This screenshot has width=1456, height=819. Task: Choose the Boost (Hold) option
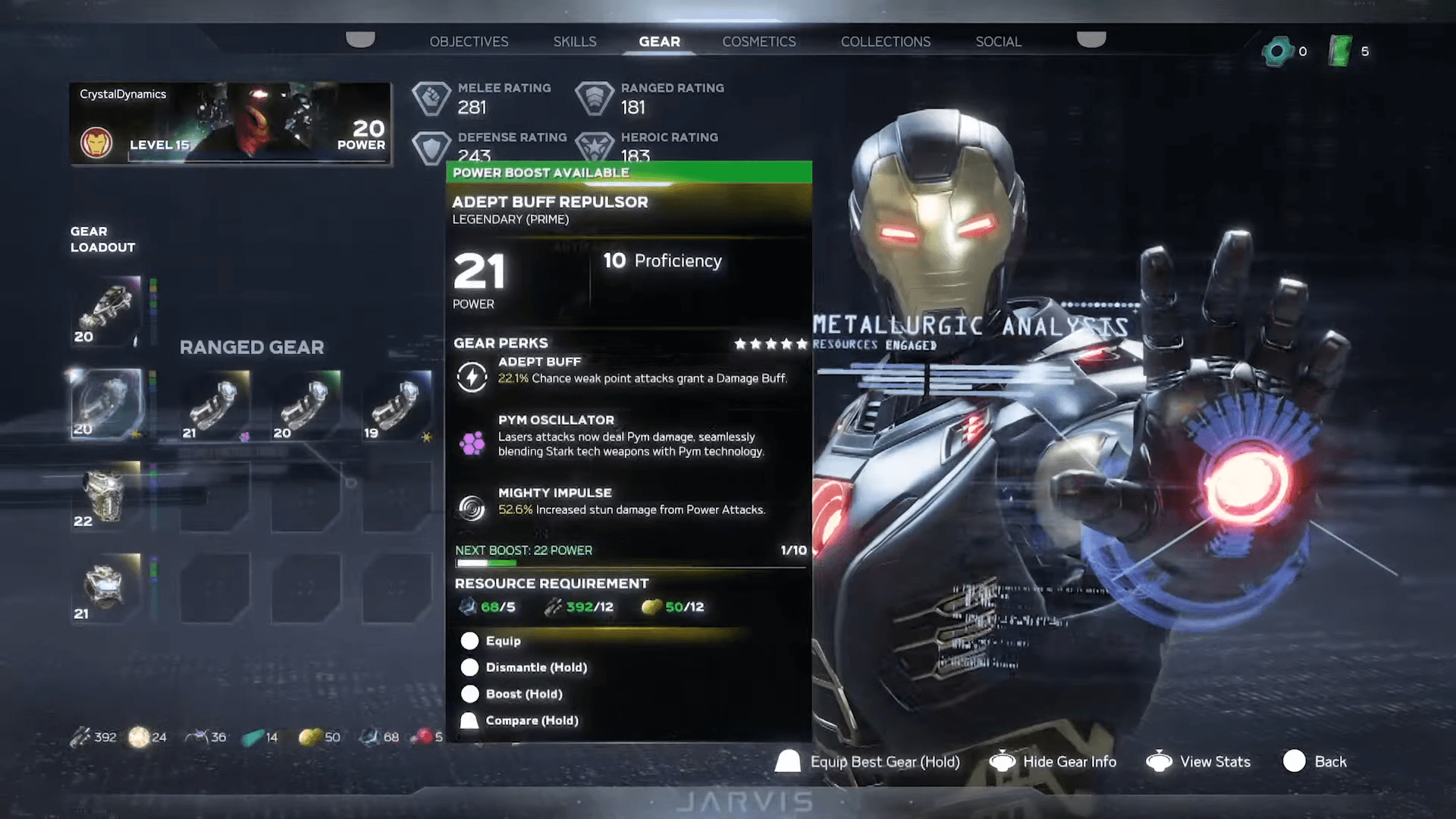[x=523, y=694]
